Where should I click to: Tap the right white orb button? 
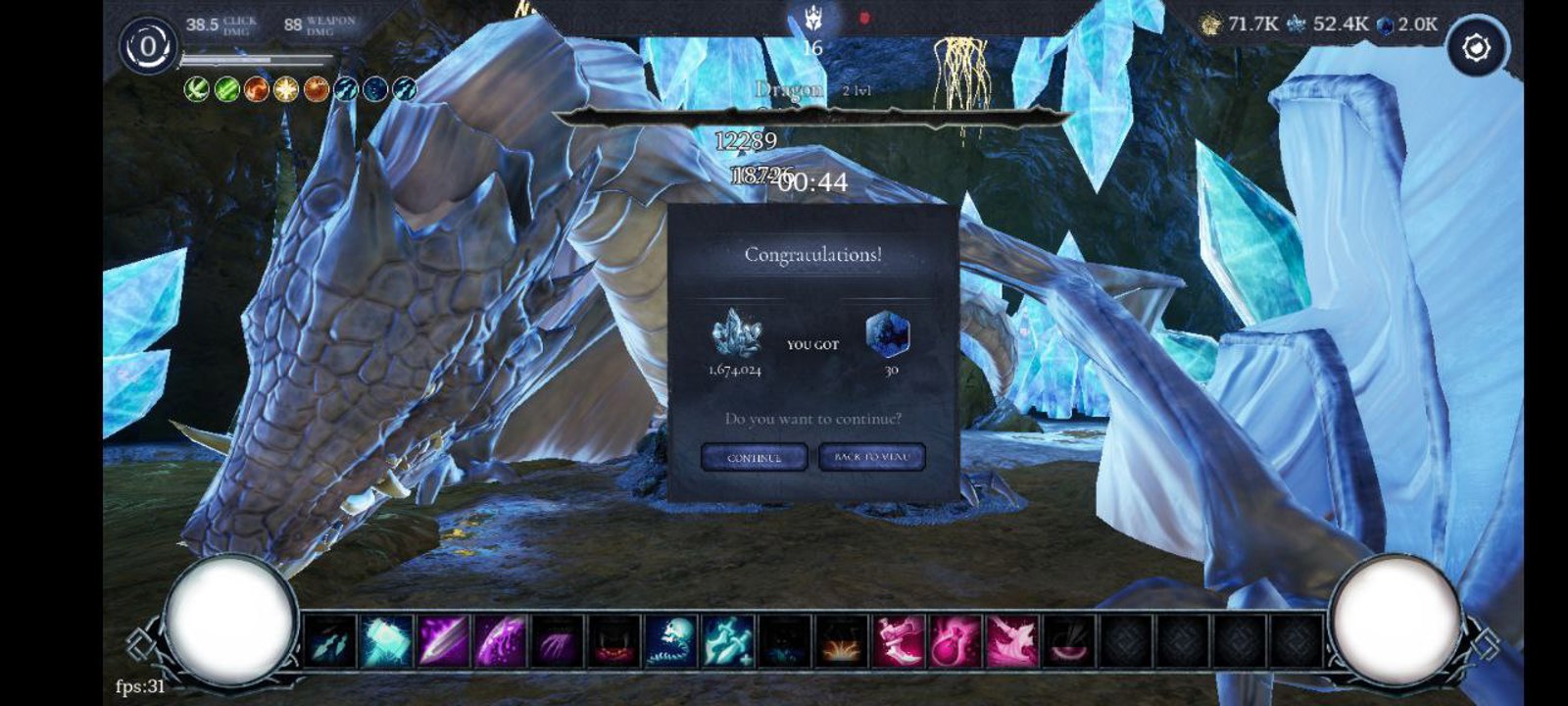coord(1395,618)
